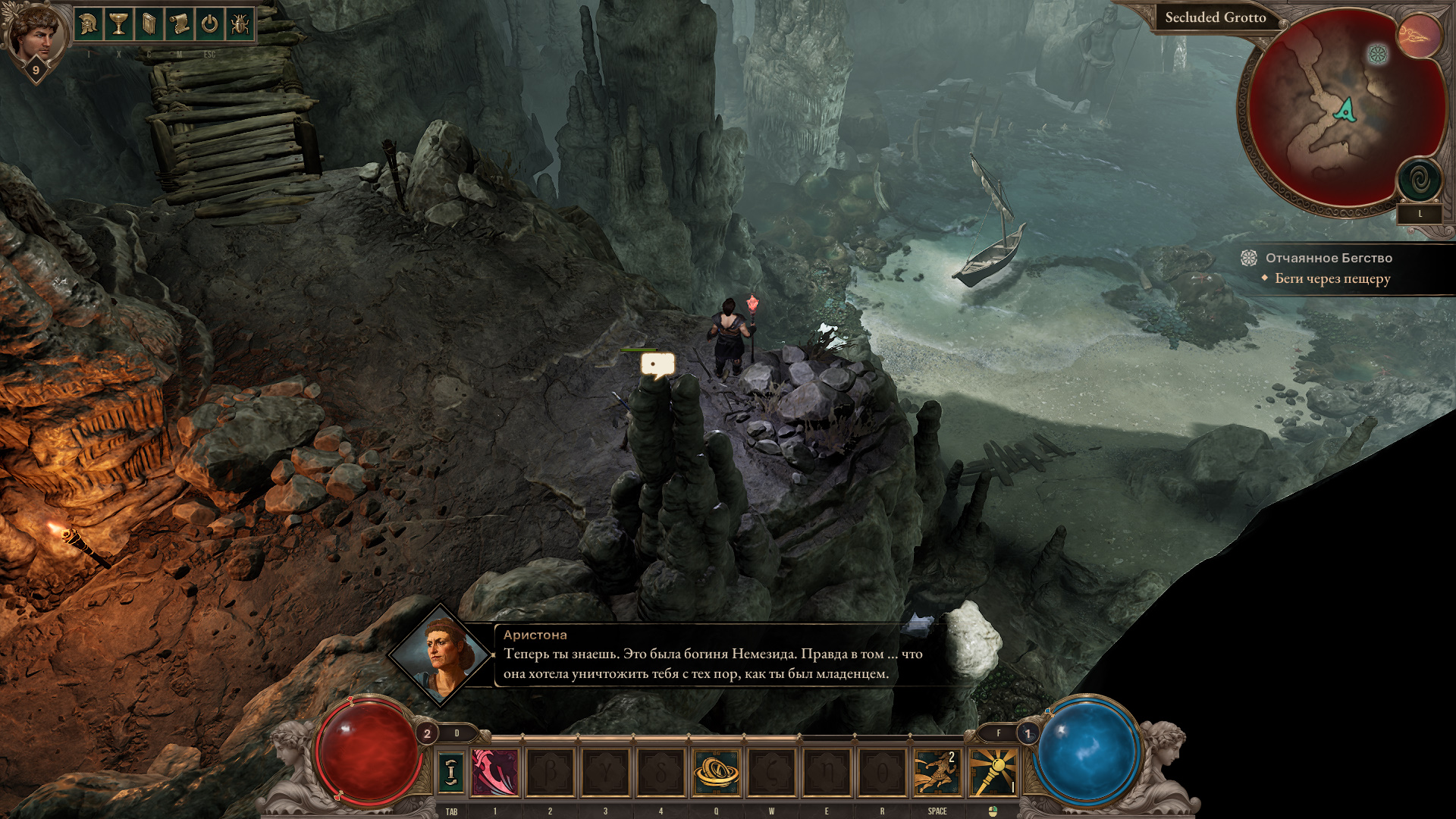The width and height of the screenshot is (1456, 819).
Task: Click the Аристона dialogue portrait
Action: coord(441,654)
